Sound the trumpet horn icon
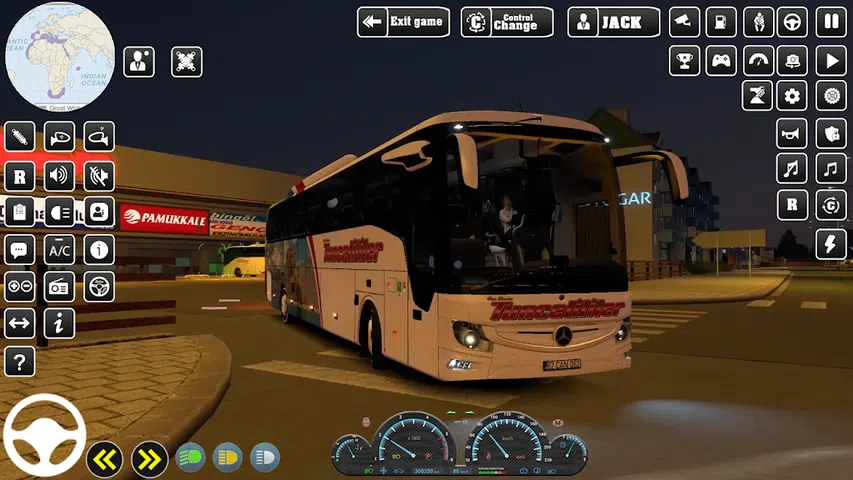Screen dimensions: 853x480 (793, 132)
